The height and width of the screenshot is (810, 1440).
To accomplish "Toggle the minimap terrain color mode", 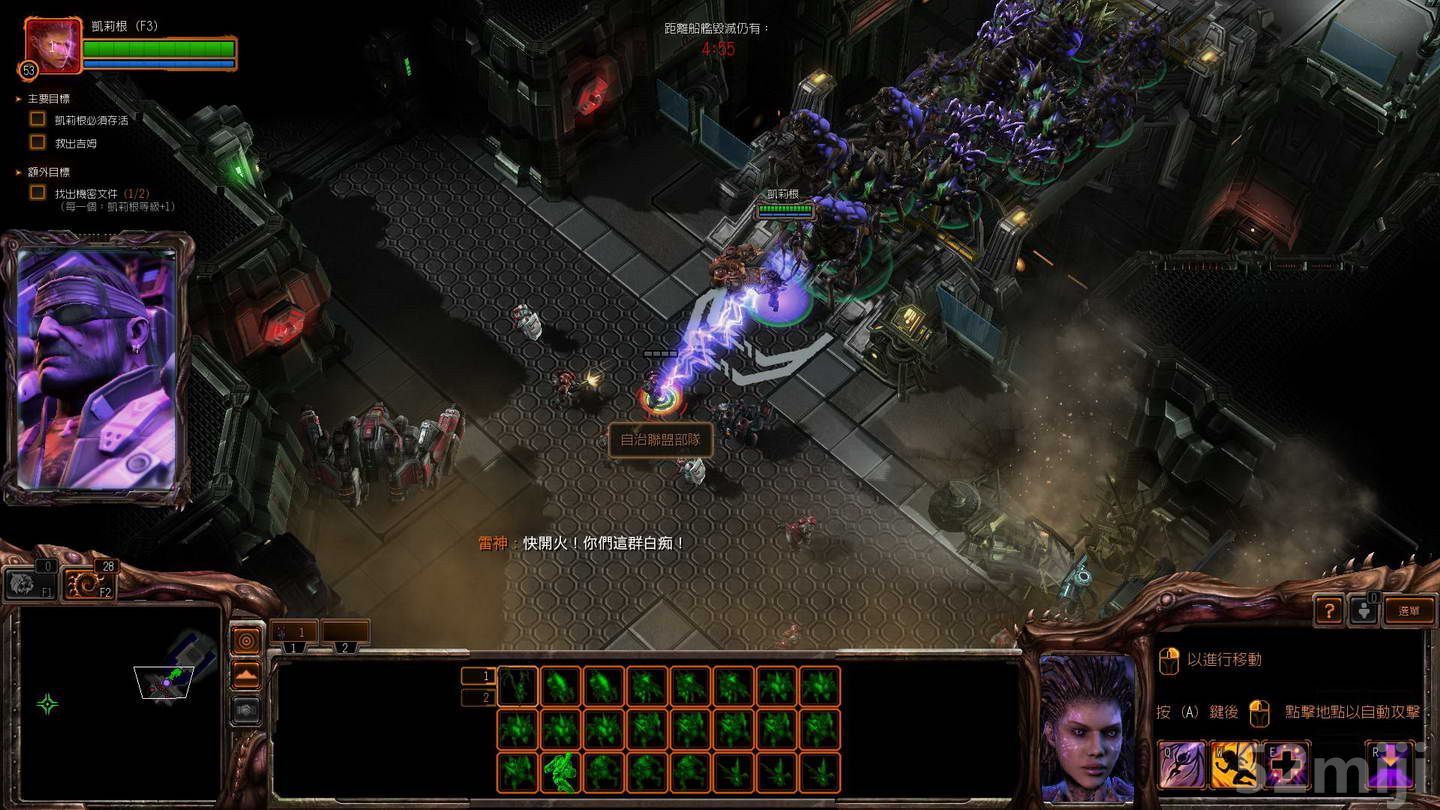I will pos(245,674).
